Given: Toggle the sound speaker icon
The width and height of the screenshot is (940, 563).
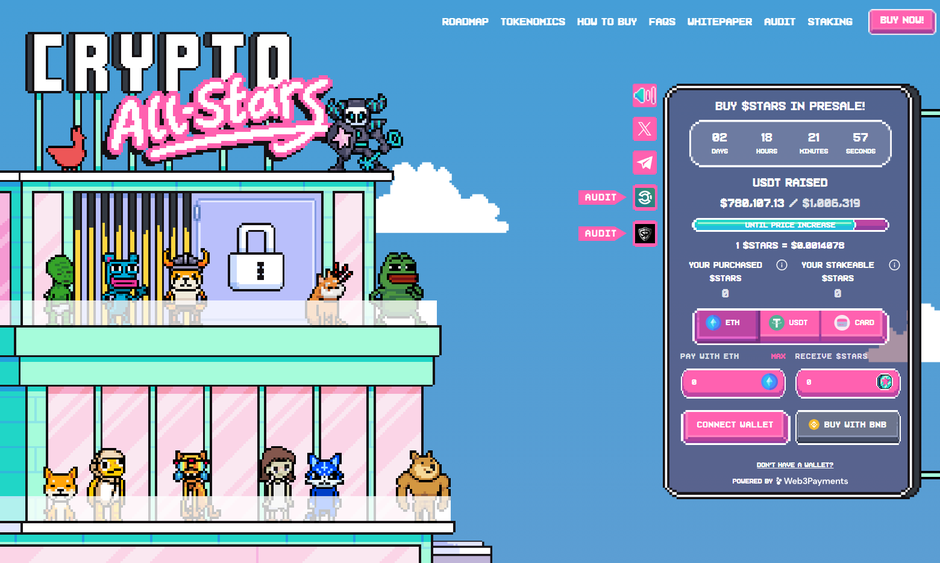Looking at the screenshot, I should coord(645,96).
